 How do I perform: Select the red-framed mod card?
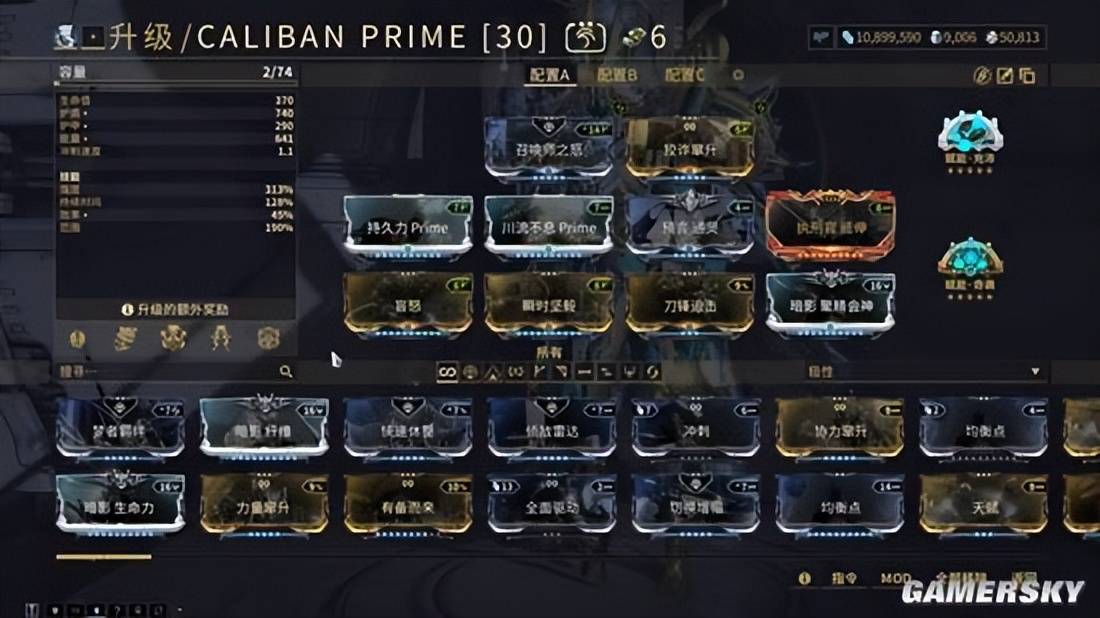[831, 226]
